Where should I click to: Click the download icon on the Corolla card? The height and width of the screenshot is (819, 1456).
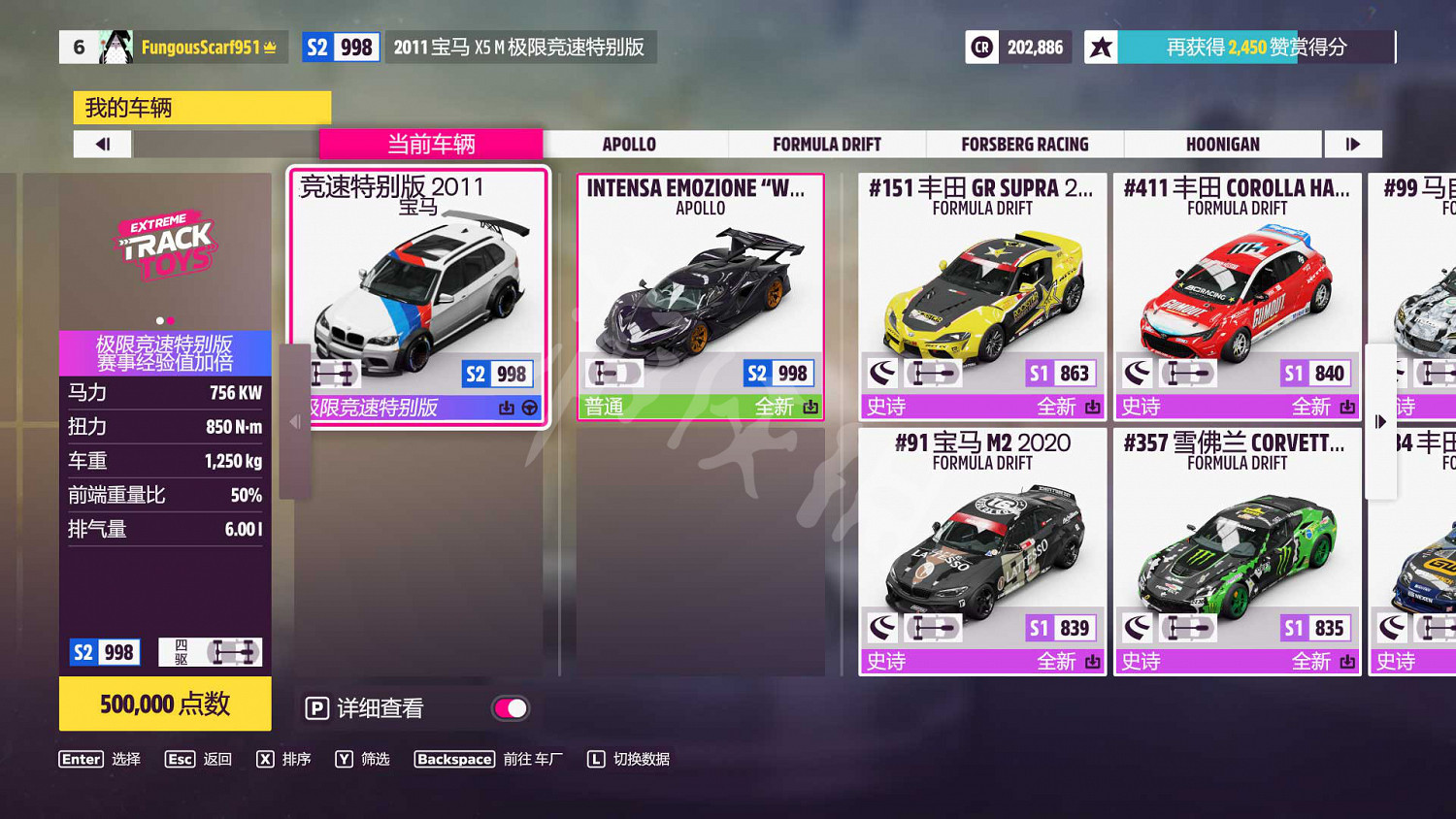point(1349,407)
